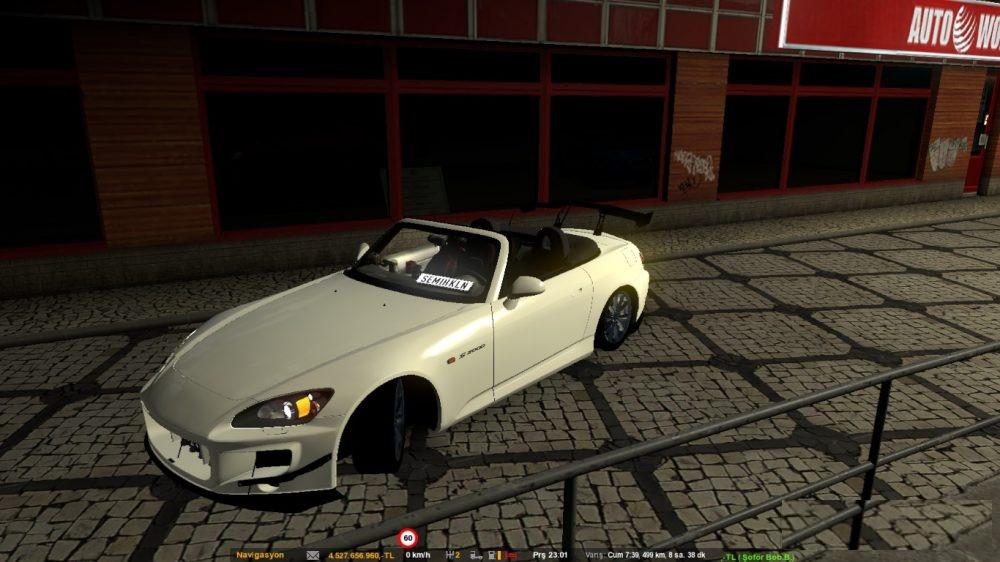
Task: Open the Navigasyon route advisor panel
Action: [260, 555]
